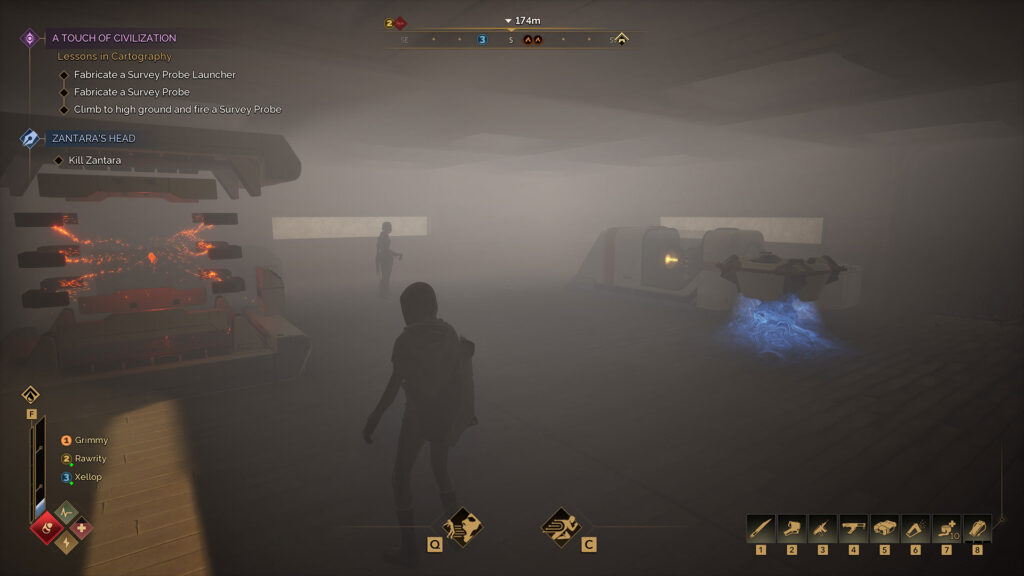Select the Zantara's Head quest tracker
This screenshot has width=1024, height=576.
click(x=93, y=138)
